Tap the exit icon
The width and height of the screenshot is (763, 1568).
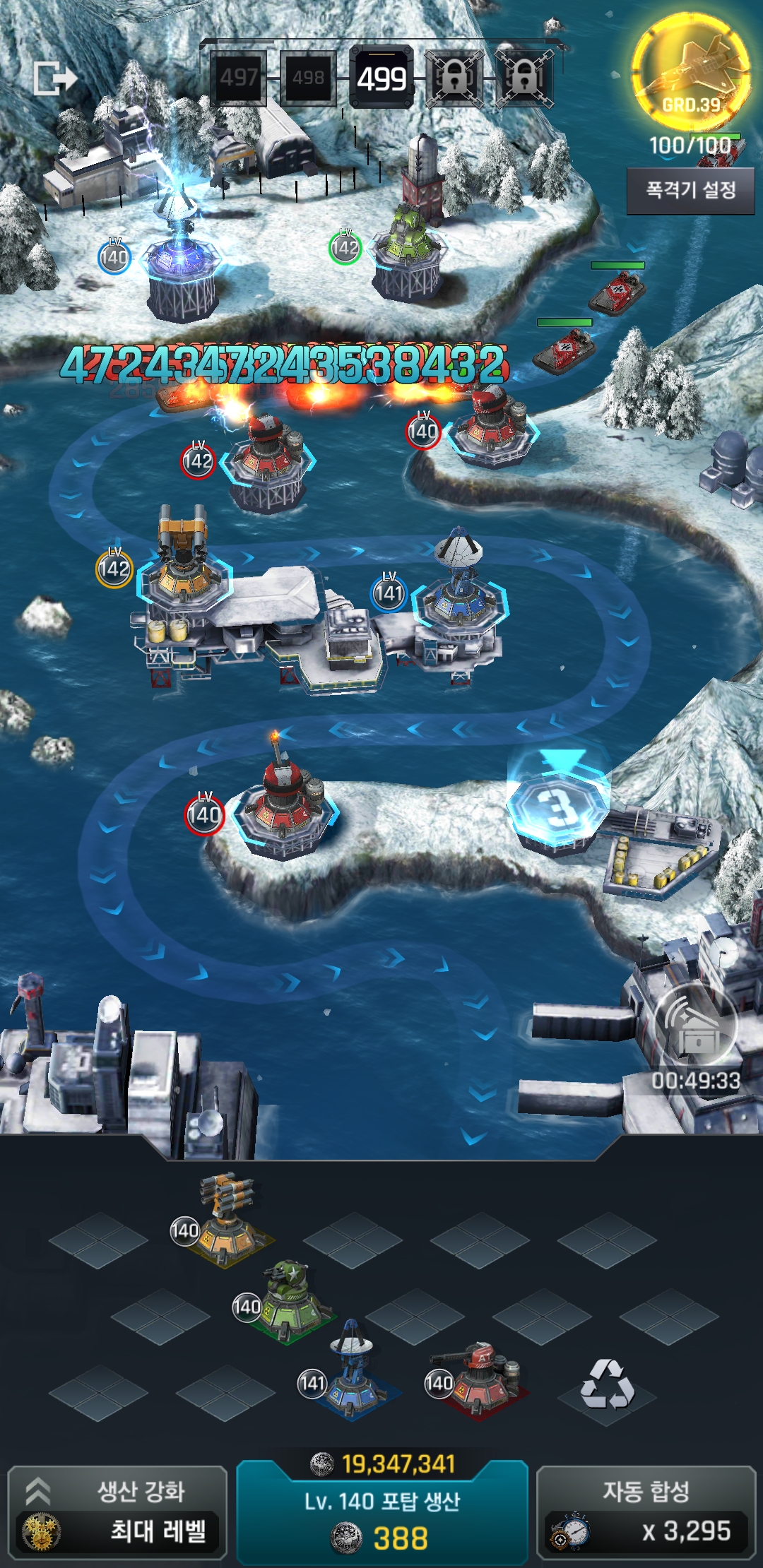point(54,78)
